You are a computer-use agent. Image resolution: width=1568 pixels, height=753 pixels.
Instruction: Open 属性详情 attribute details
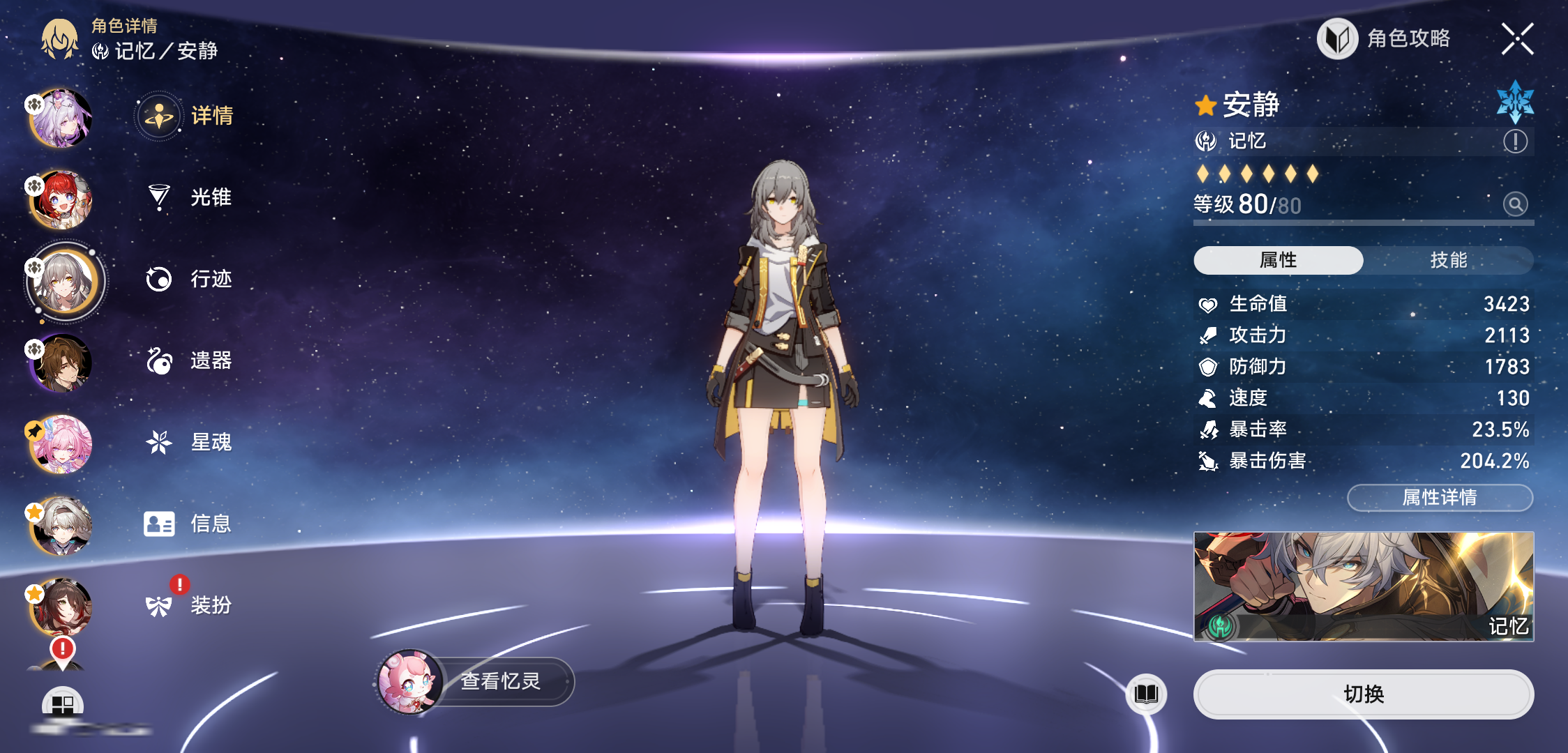coord(1440,498)
